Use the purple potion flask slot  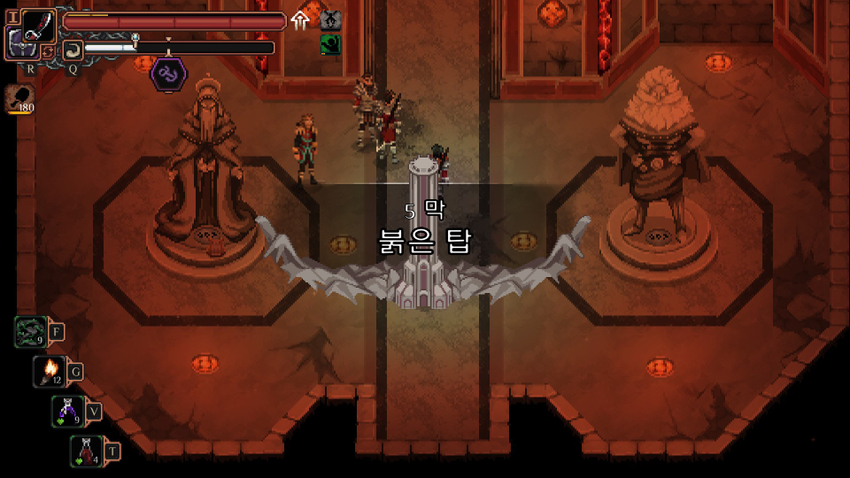point(67,410)
